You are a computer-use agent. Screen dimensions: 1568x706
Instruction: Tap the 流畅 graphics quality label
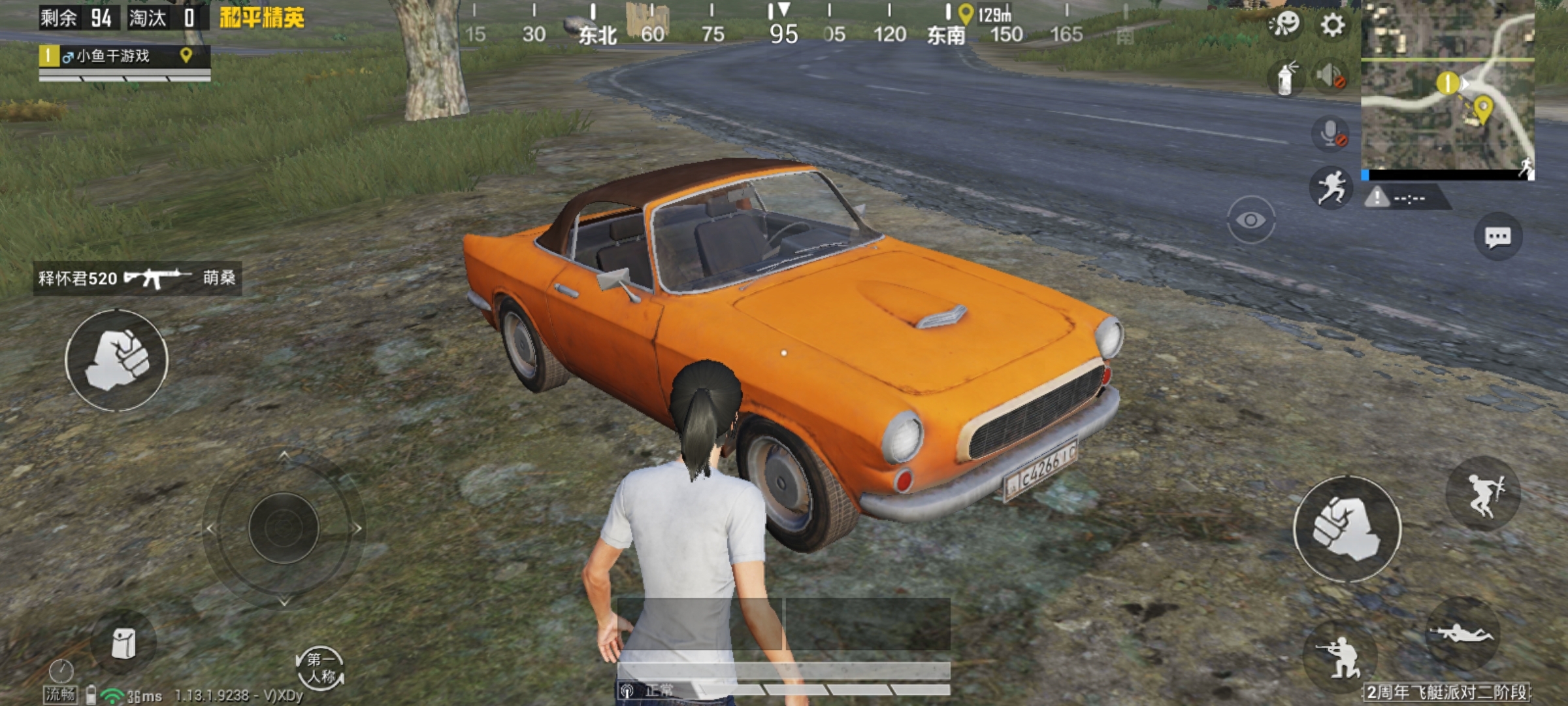tap(60, 694)
